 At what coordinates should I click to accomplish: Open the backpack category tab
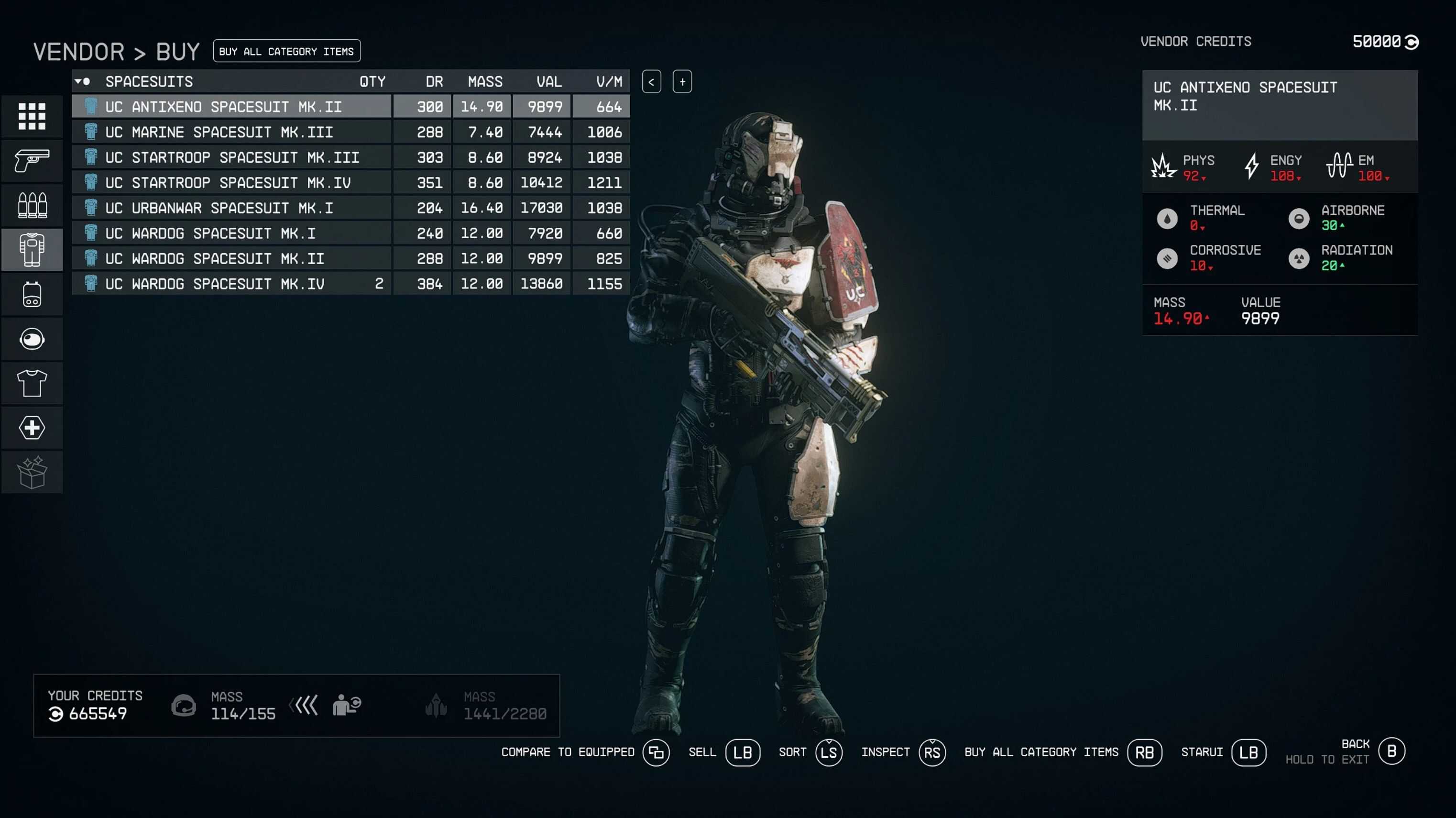(32, 295)
